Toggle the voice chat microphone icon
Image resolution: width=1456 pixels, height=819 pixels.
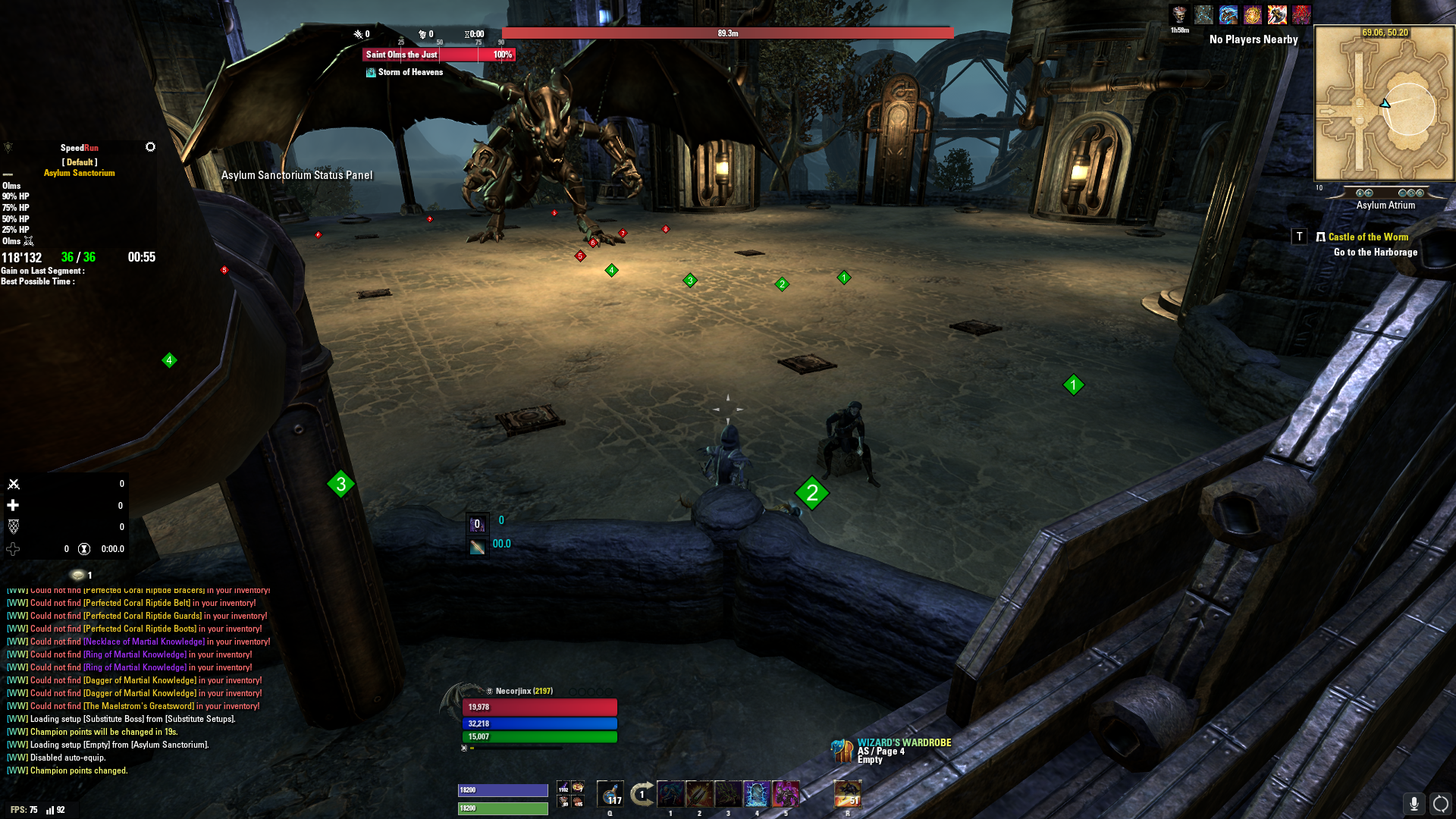(x=1414, y=803)
